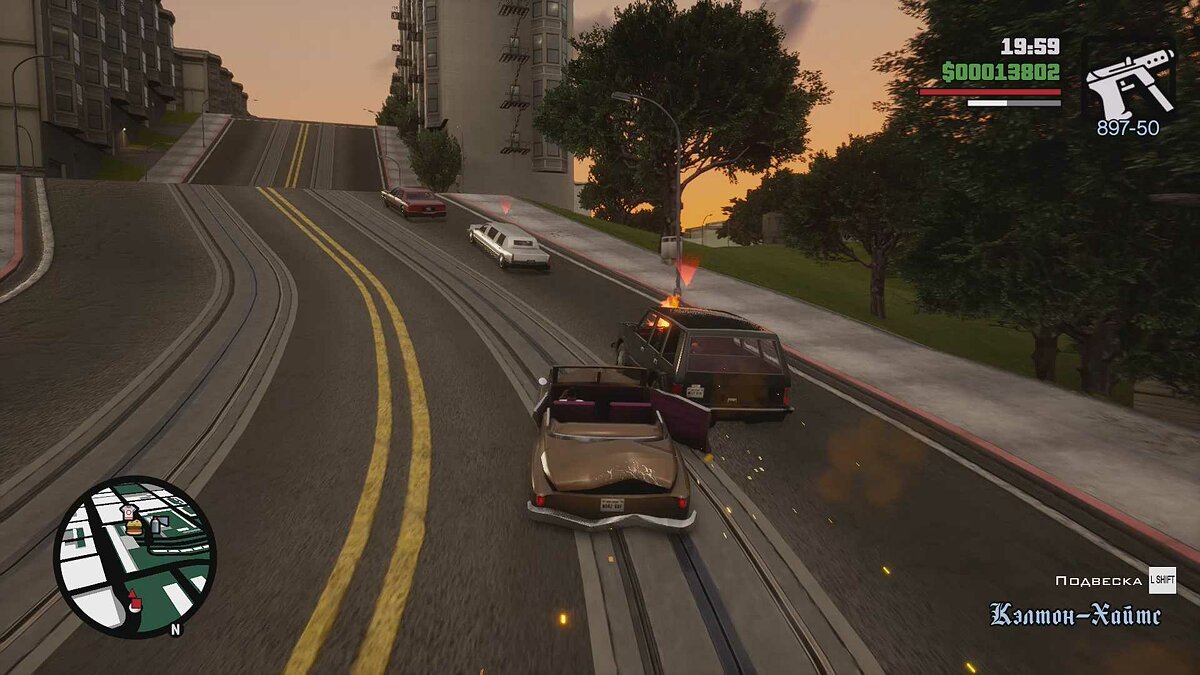Select the submachine gun weapon icon
This screenshot has width=1200, height=675.
(1129, 80)
